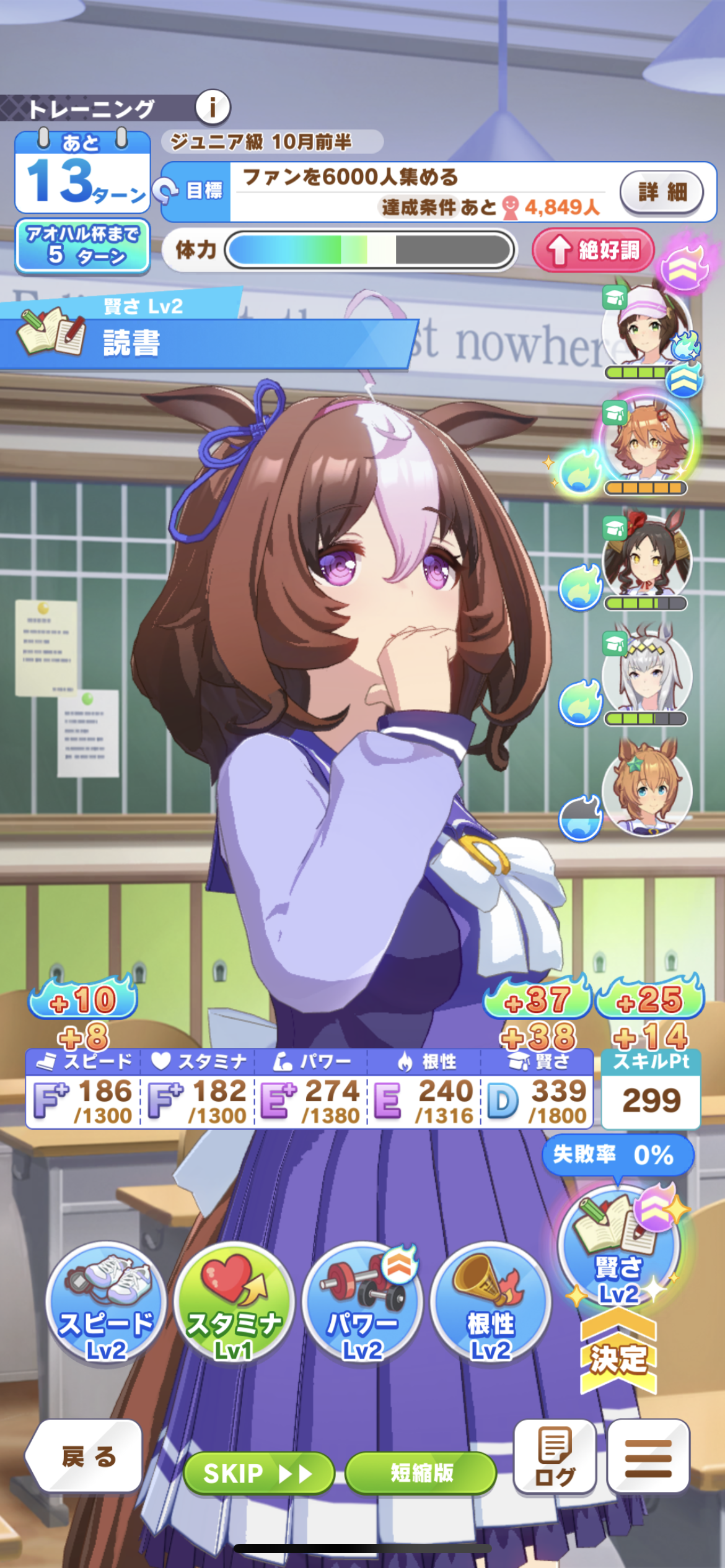Confirm the 賢さ Lv2 training
Viewport: 725px width, 1568px height.
coord(618,1251)
